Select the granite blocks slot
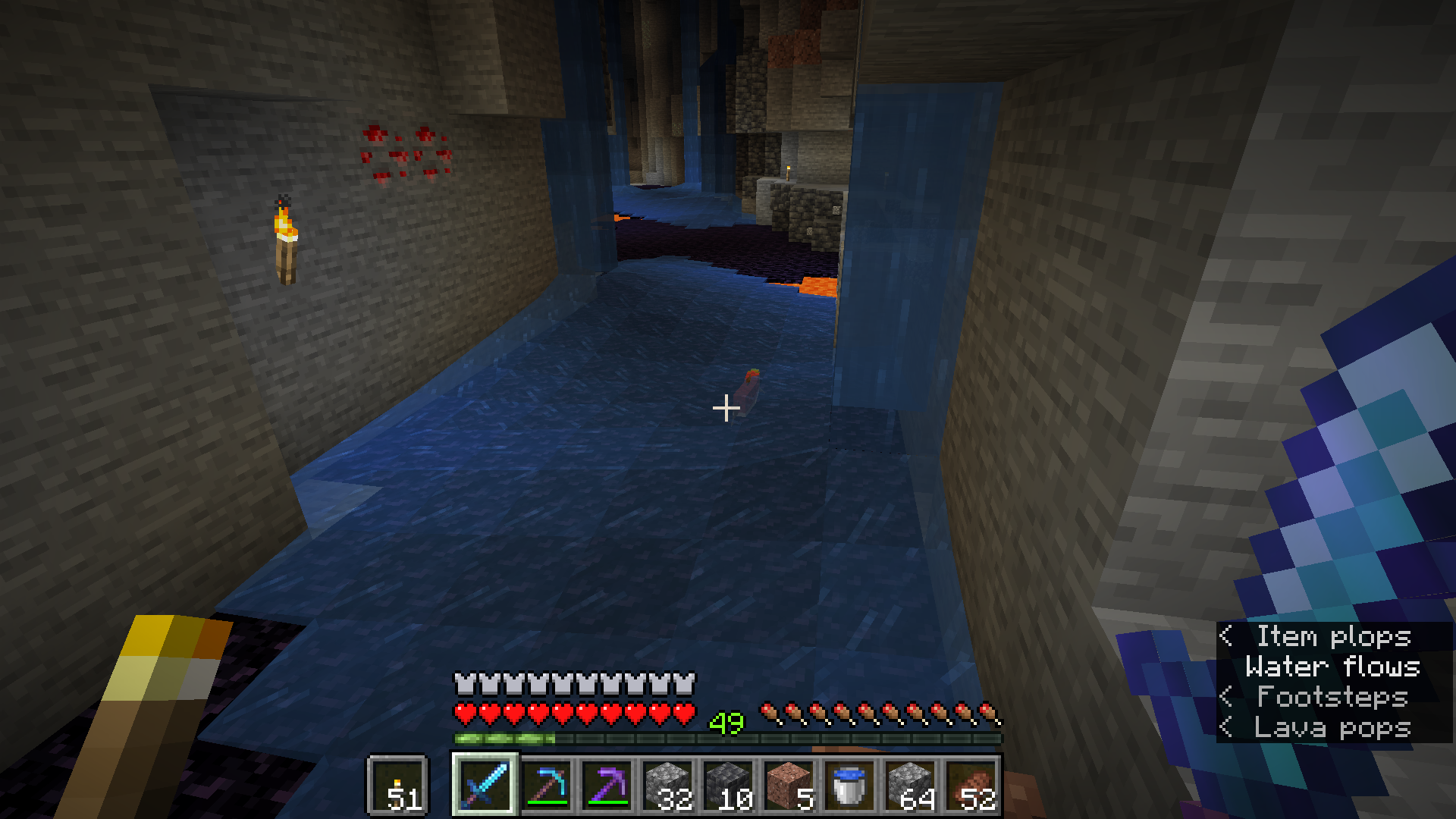The height and width of the screenshot is (819, 1456). pyautogui.click(x=789, y=785)
